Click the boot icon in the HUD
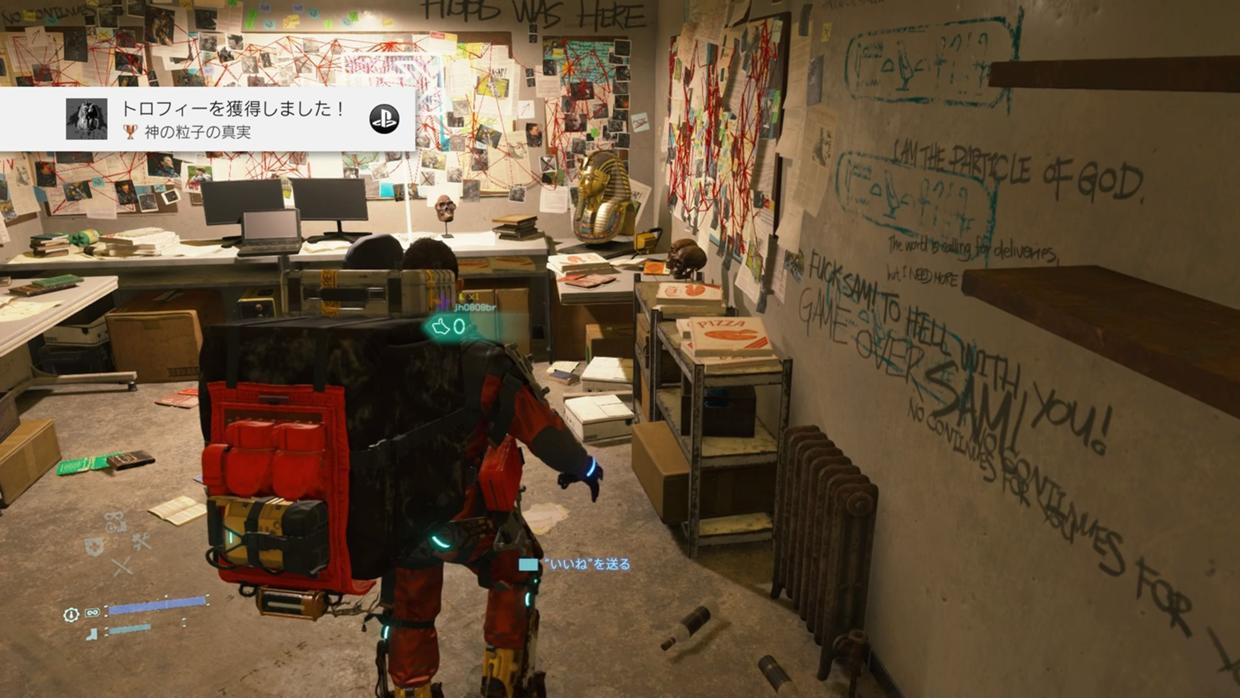Viewport: 1240px width, 698px height. click(92, 633)
